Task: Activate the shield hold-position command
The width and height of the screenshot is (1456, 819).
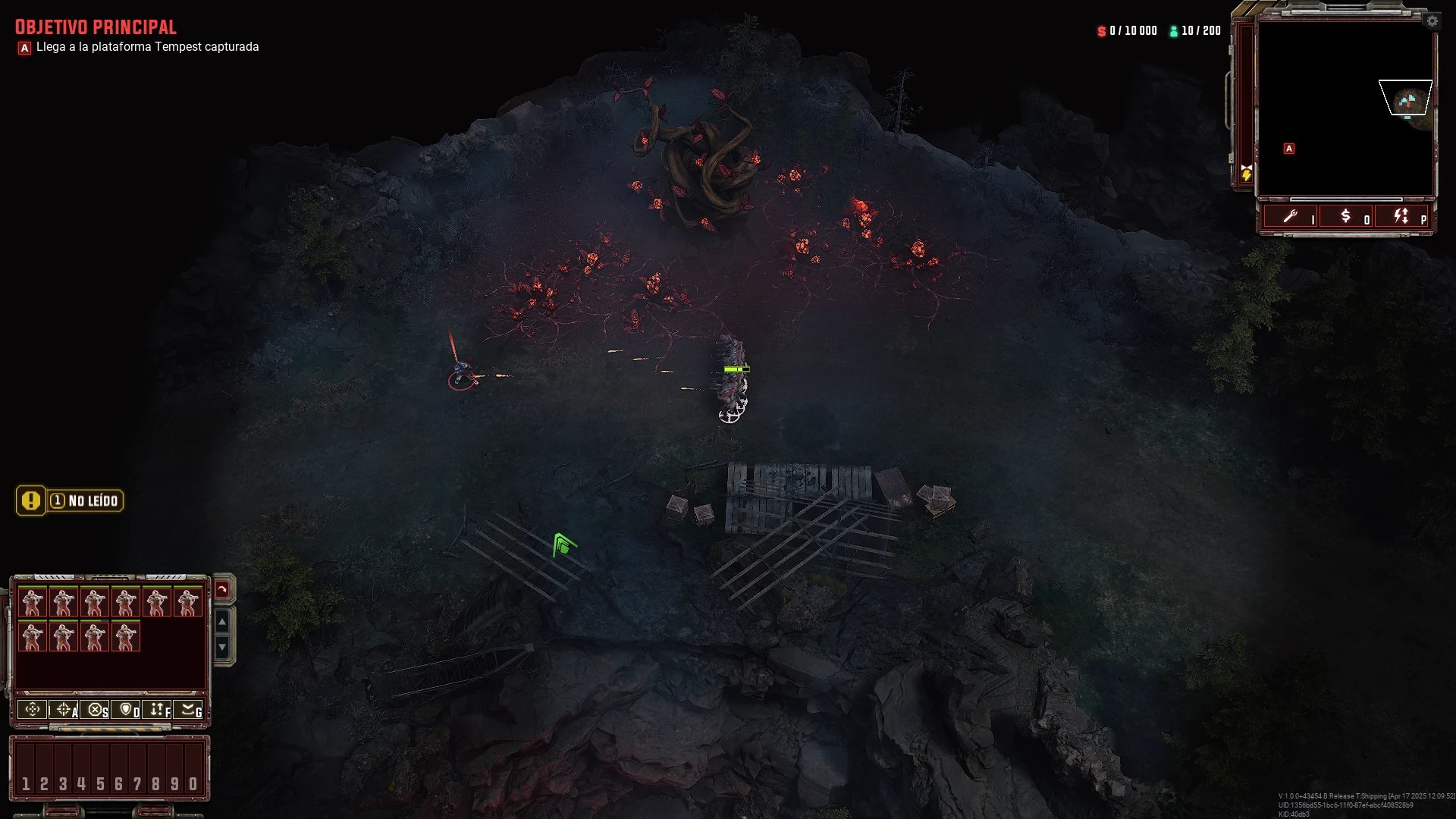Action: pos(126,710)
